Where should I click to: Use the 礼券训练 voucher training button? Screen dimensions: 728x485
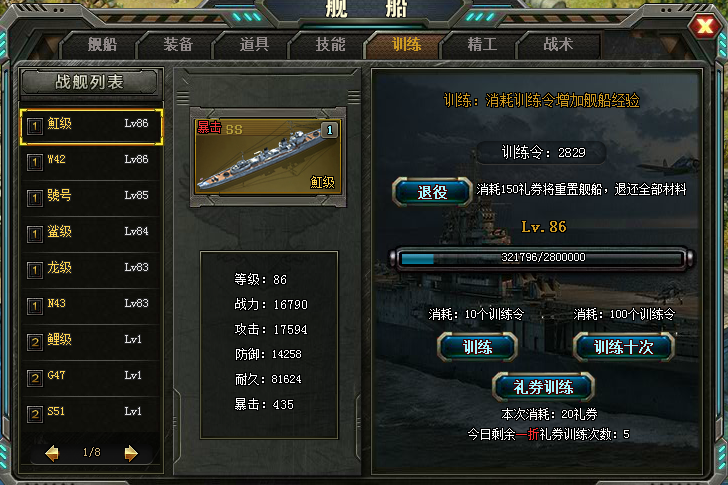click(544, 386)
